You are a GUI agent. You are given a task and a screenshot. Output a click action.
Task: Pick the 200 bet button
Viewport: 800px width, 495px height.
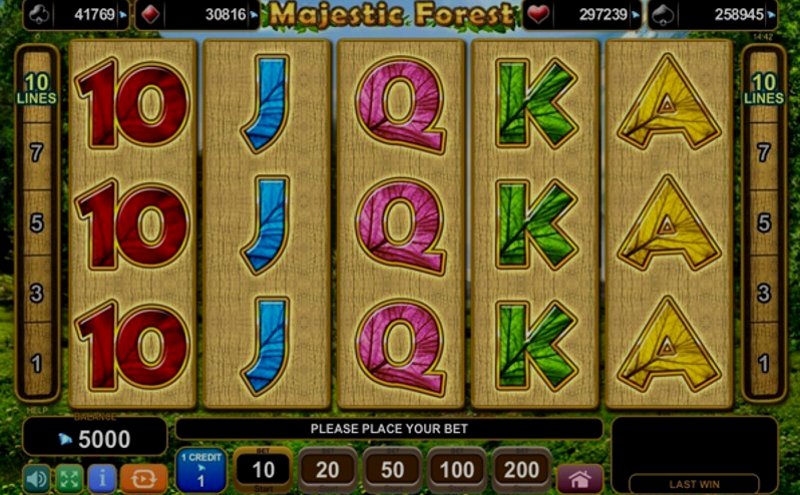click(x=521, y=470)
